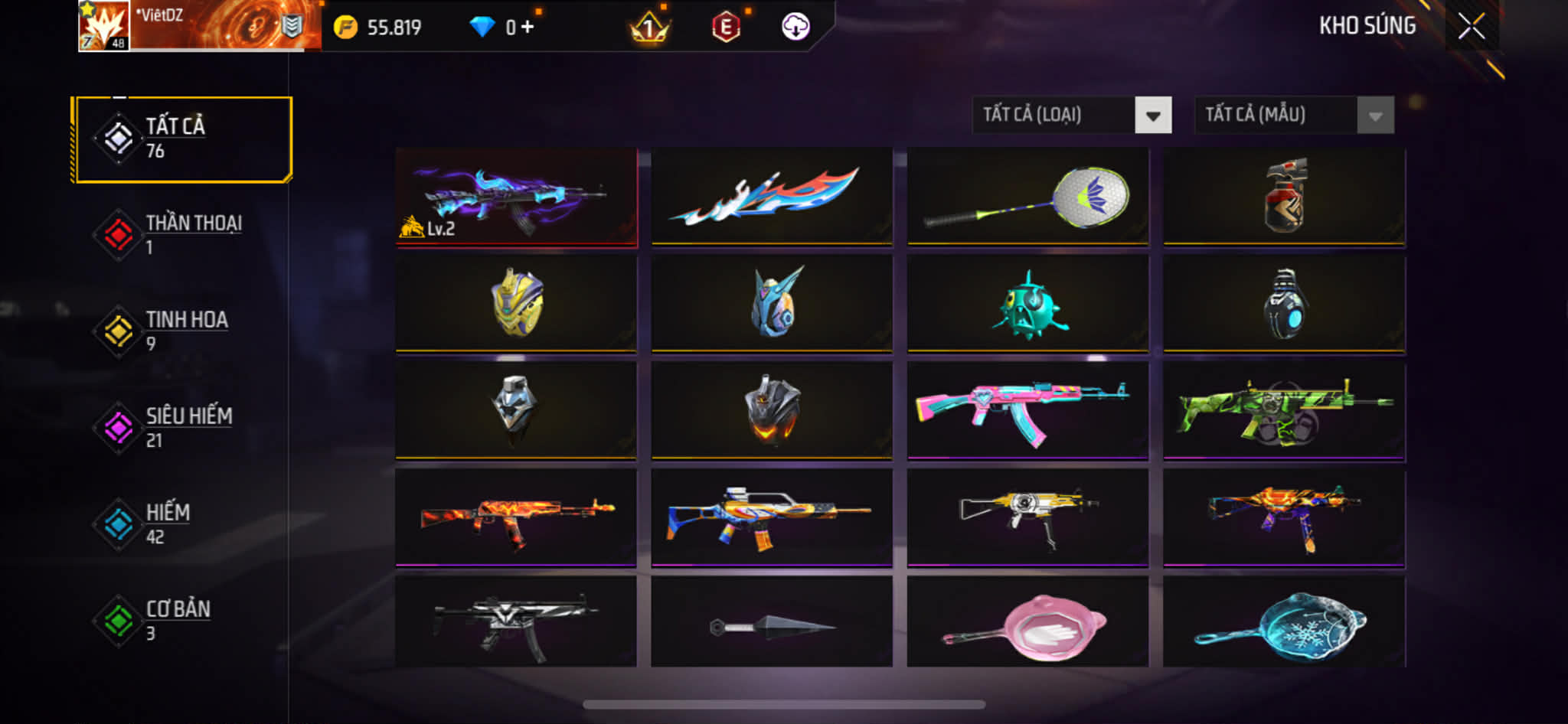Select the pink frying pan skin
Image resolution: width=1568 pixels, height=724 pixels.
(x=1027, y=623)
